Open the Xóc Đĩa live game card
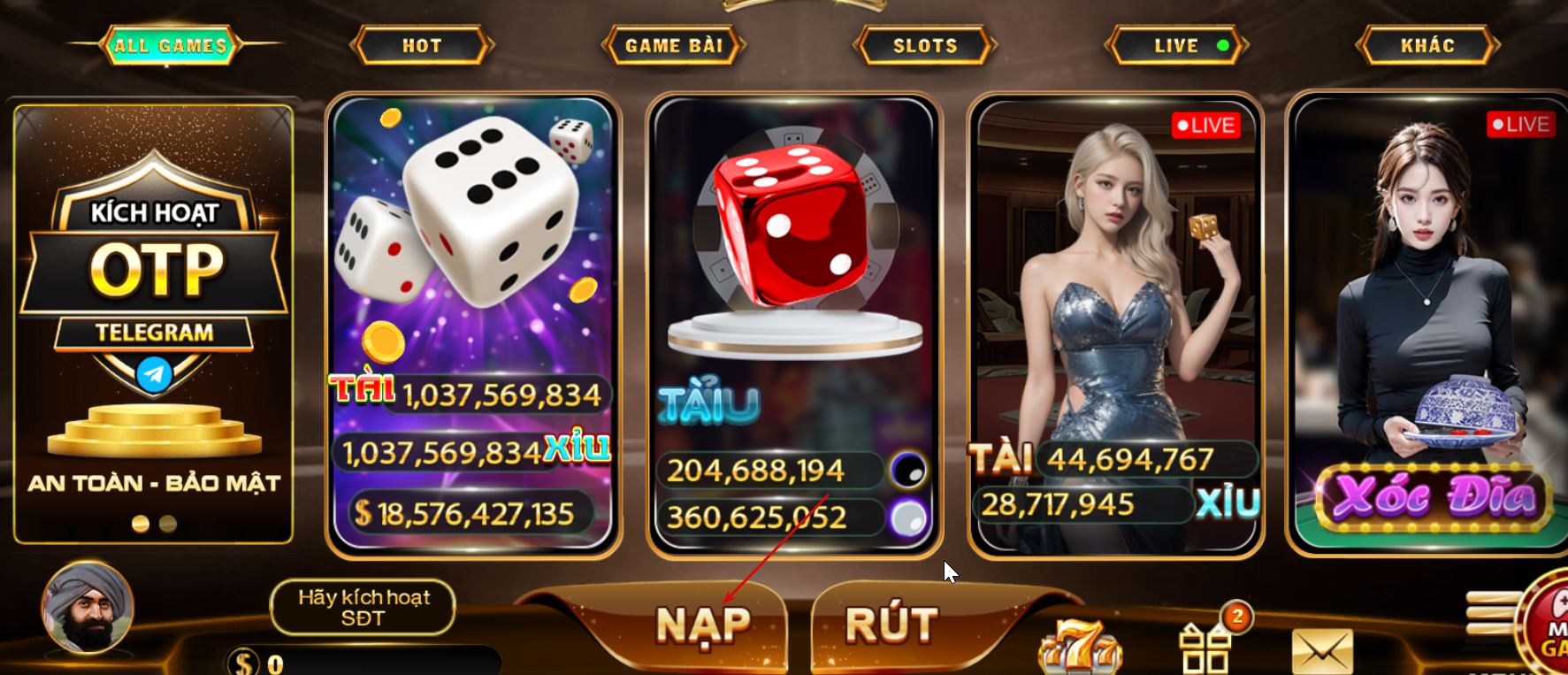The width and height of the screenshot is (1568, 675). pos(1426,327)
